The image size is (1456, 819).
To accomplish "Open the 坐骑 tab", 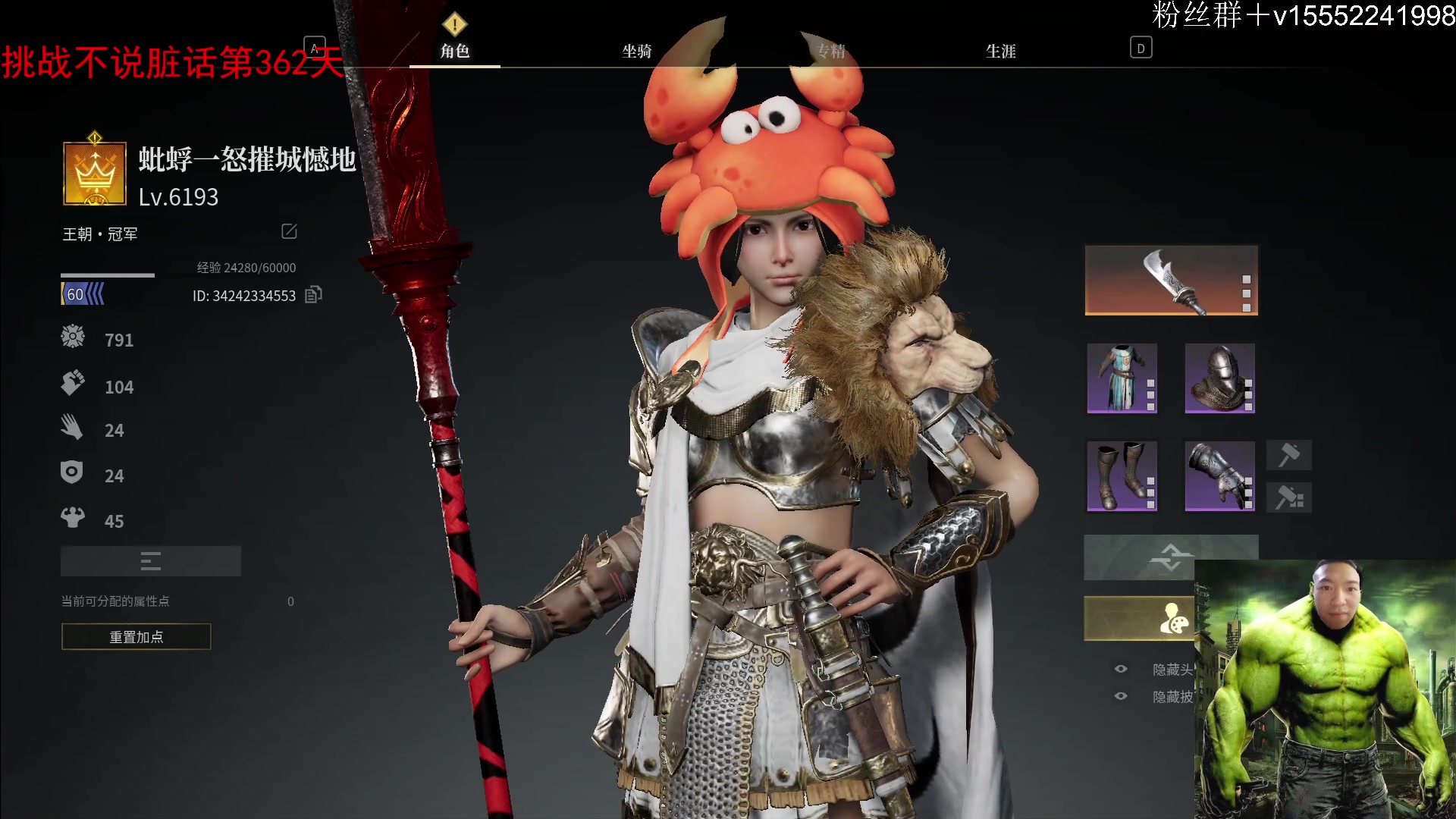I will pos(637,51).
